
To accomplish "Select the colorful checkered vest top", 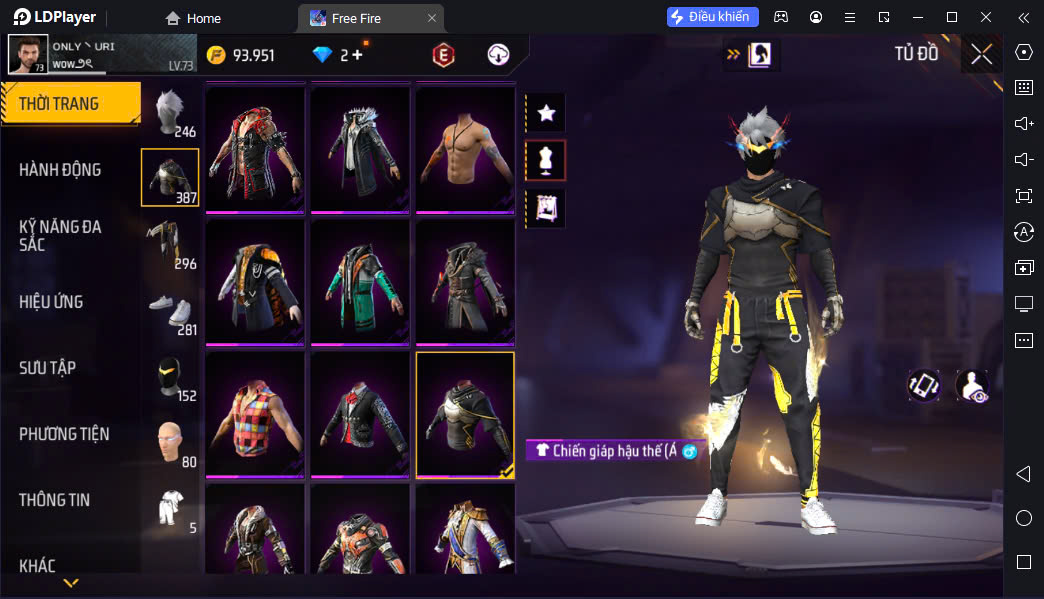I will click(x=255, y=413).
